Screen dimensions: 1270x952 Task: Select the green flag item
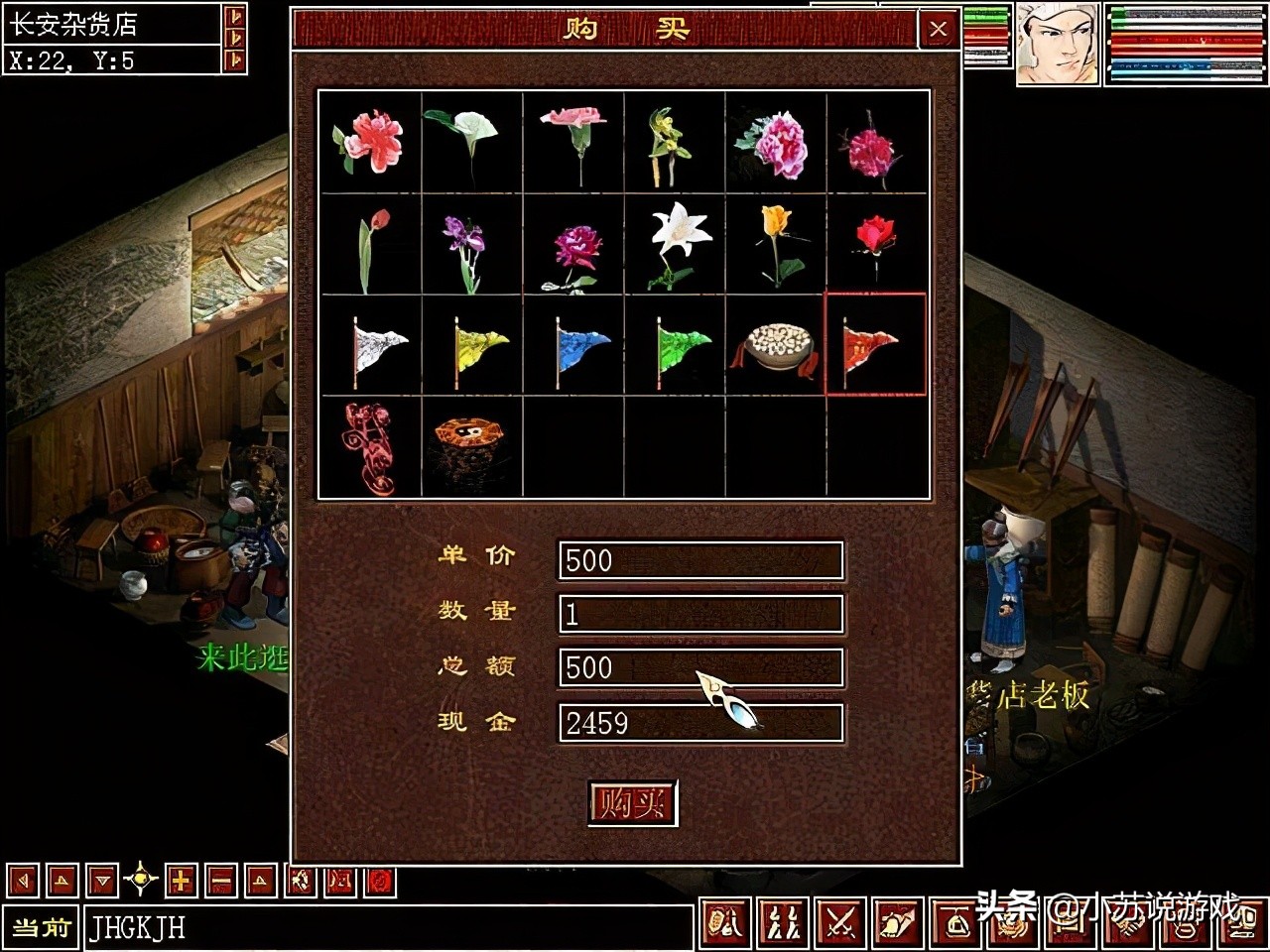coord(676,346)
